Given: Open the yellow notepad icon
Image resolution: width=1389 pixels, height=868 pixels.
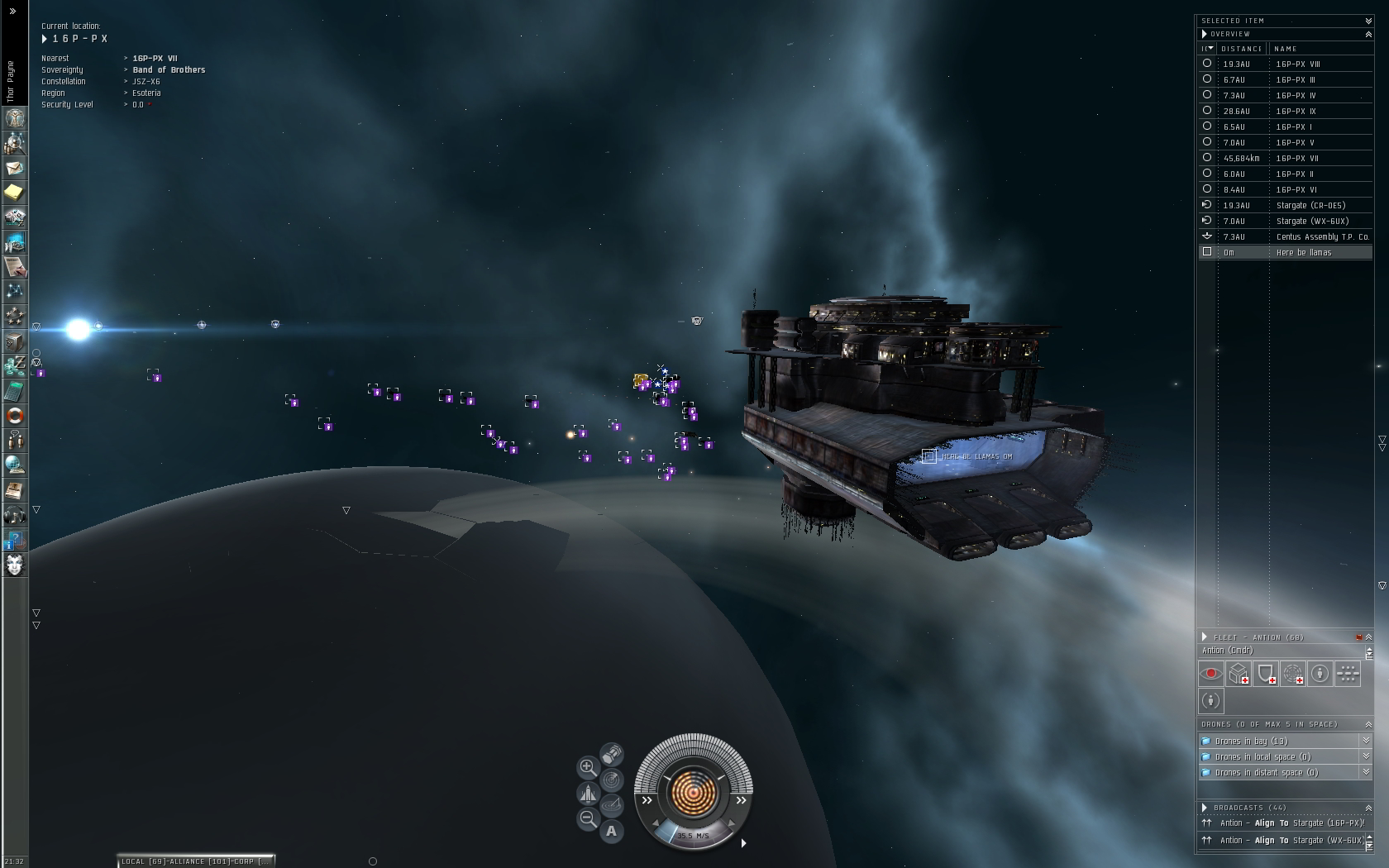Looking at the screenshot, I should [15, 193].
